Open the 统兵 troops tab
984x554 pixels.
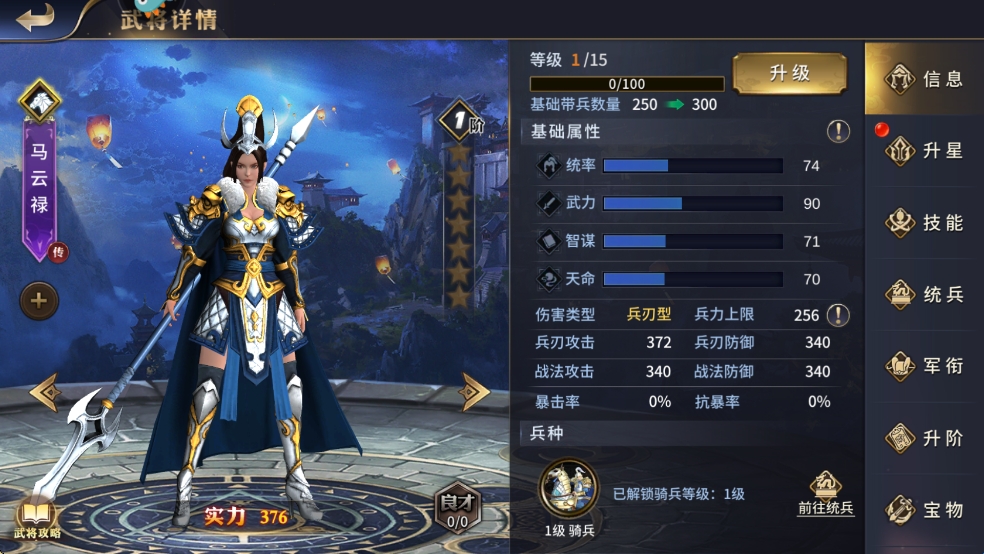[x=924, y=295]
